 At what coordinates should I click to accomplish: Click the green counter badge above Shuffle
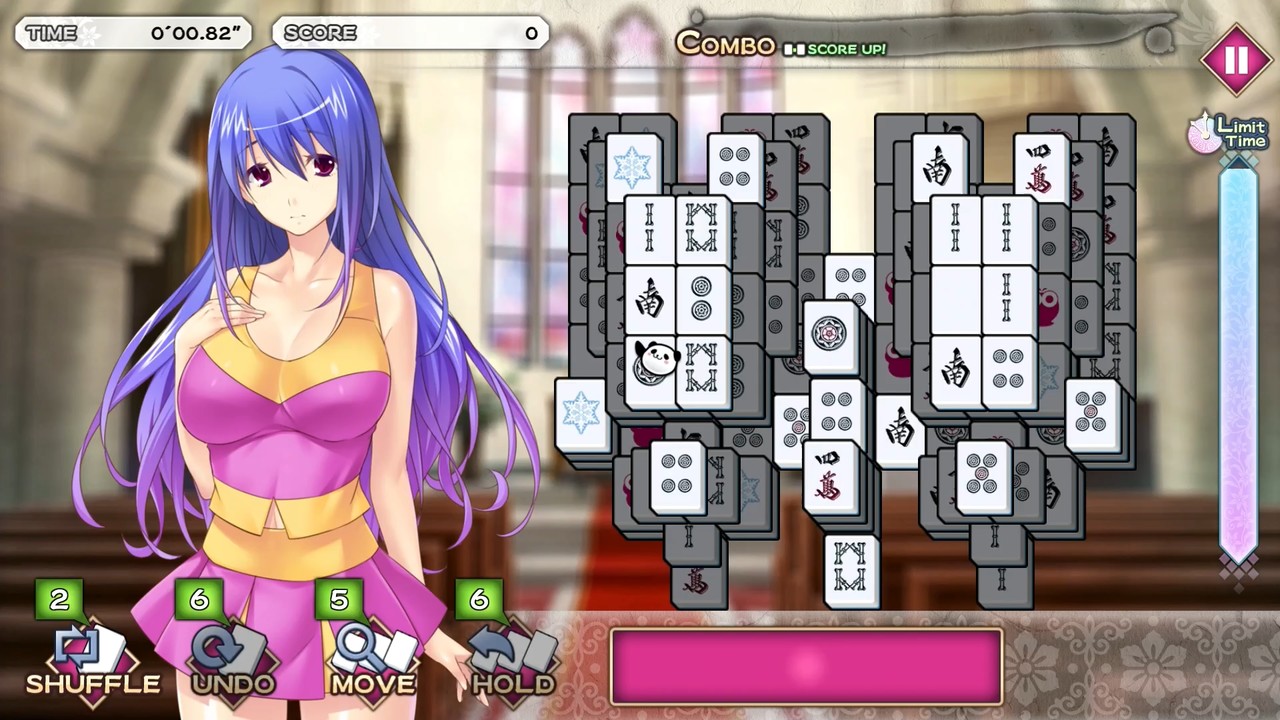(59, 600)
